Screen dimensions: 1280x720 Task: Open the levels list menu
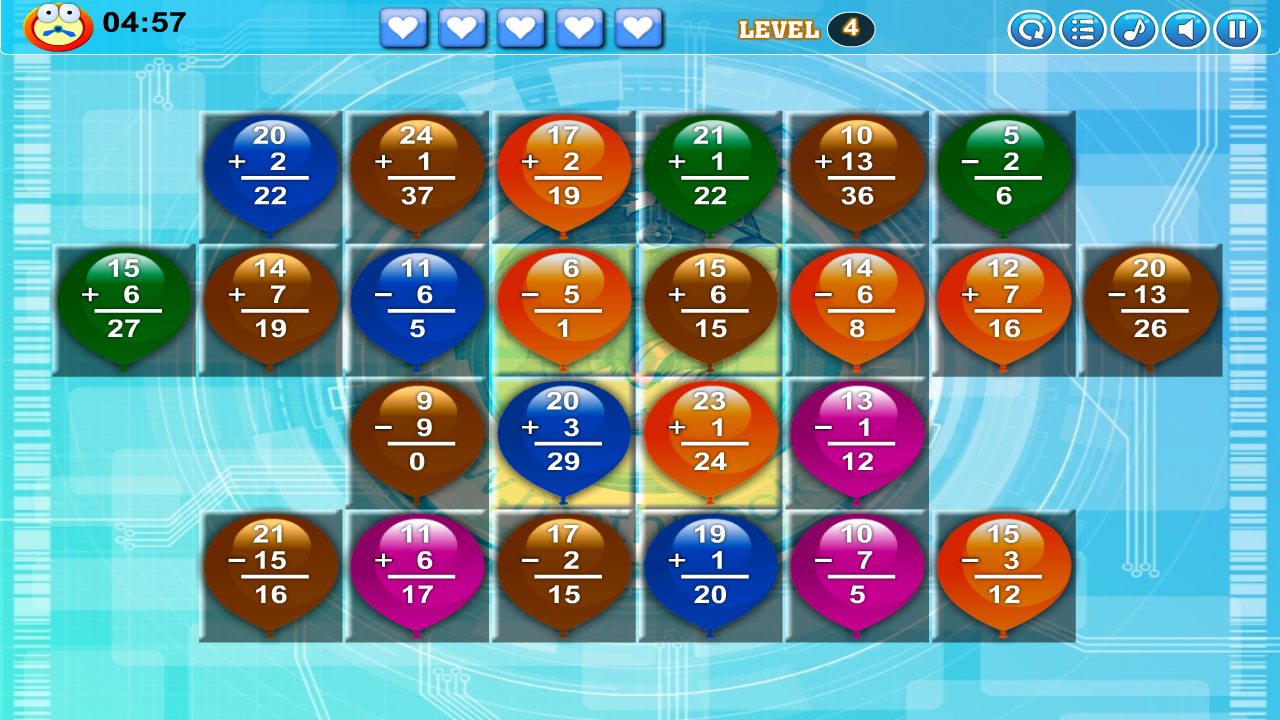tap(1083, 29)
